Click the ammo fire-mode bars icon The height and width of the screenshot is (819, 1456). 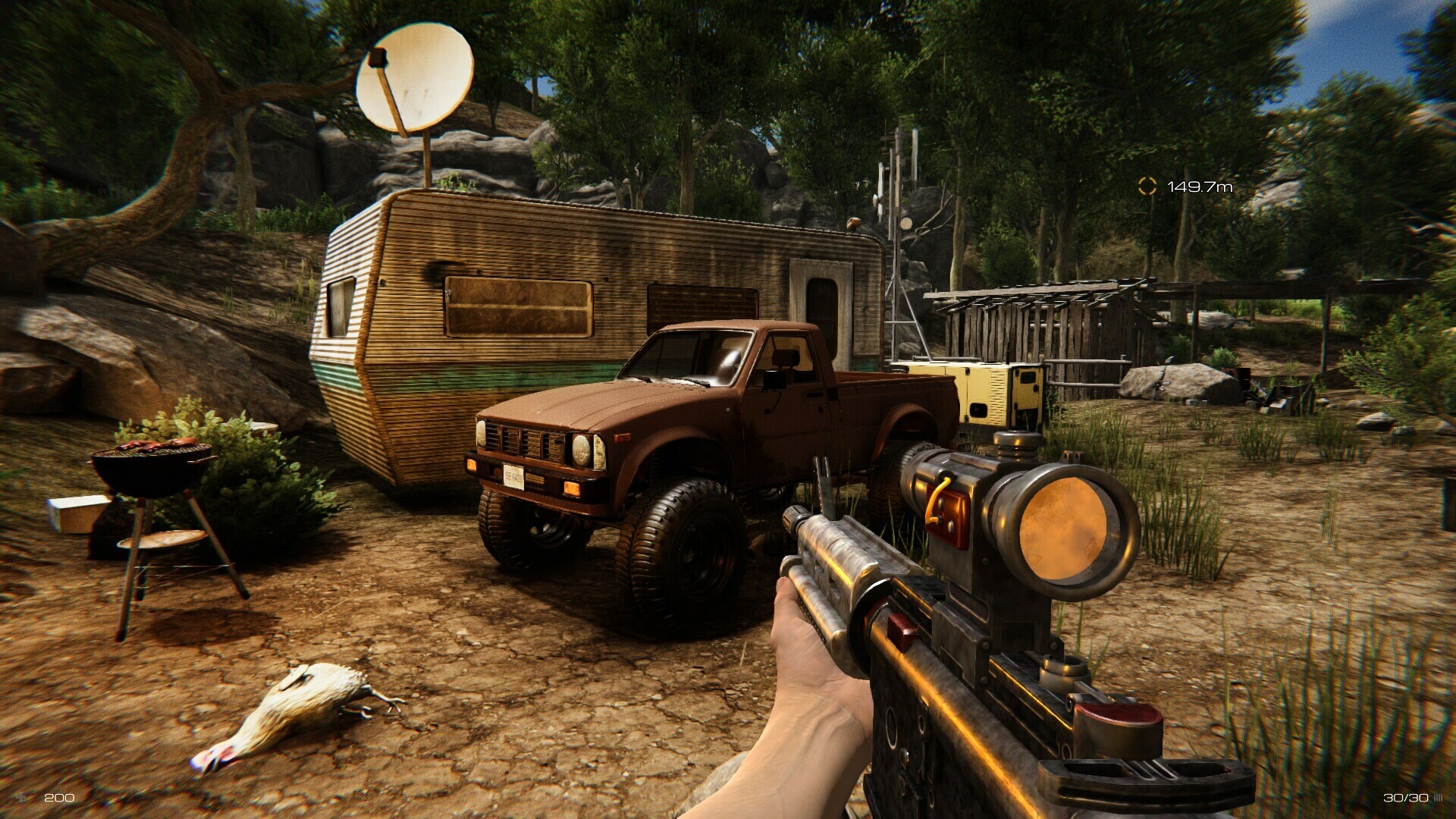[1438, 797]
